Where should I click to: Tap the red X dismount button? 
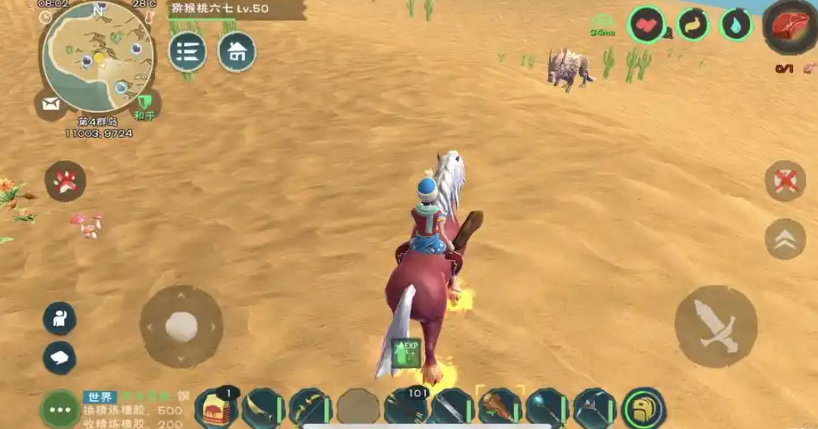tap(785, 181)
